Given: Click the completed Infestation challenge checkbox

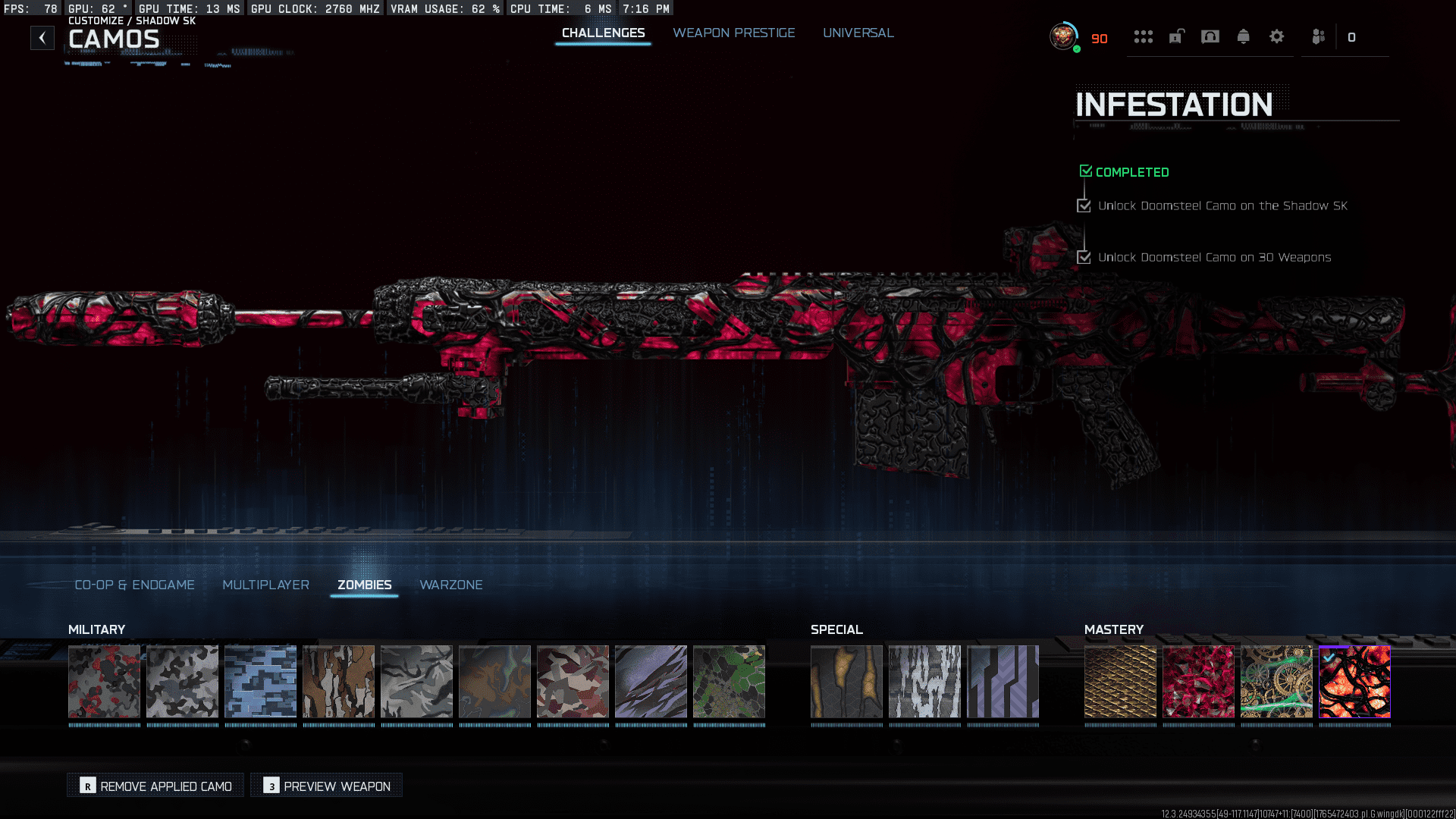Looking at the screenshot, I should click(x=1085, y=171).
